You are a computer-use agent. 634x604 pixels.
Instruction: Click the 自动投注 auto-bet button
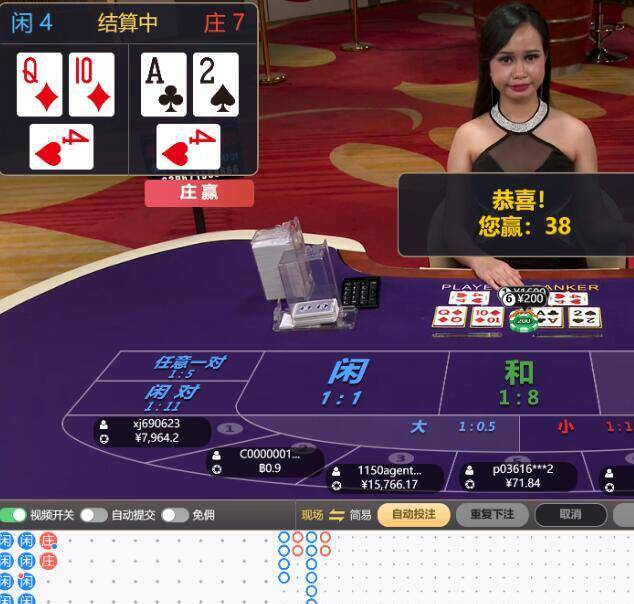coord(413,515)
